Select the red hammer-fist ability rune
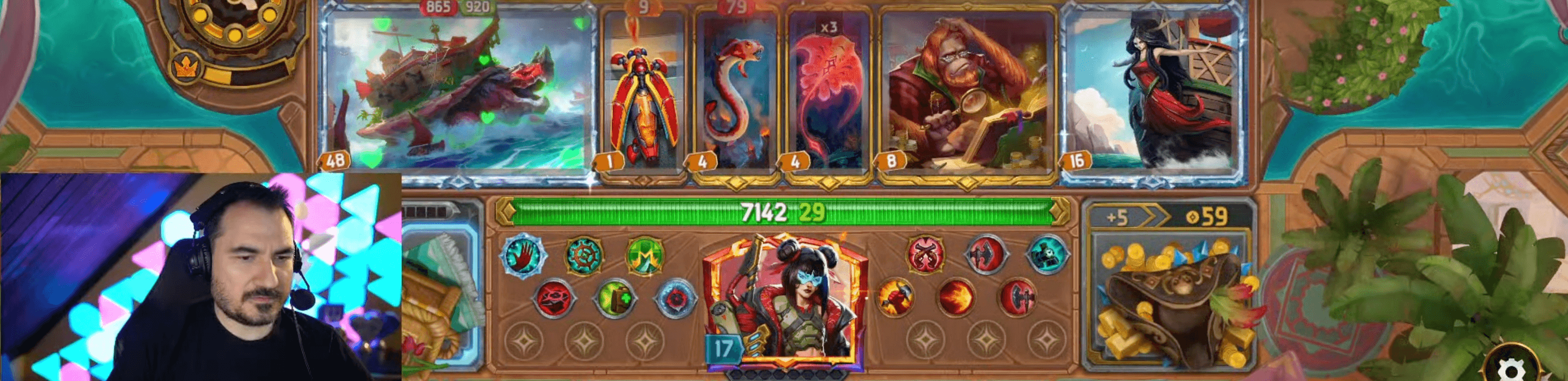1568x381 pixels. (x=895, y=297)
